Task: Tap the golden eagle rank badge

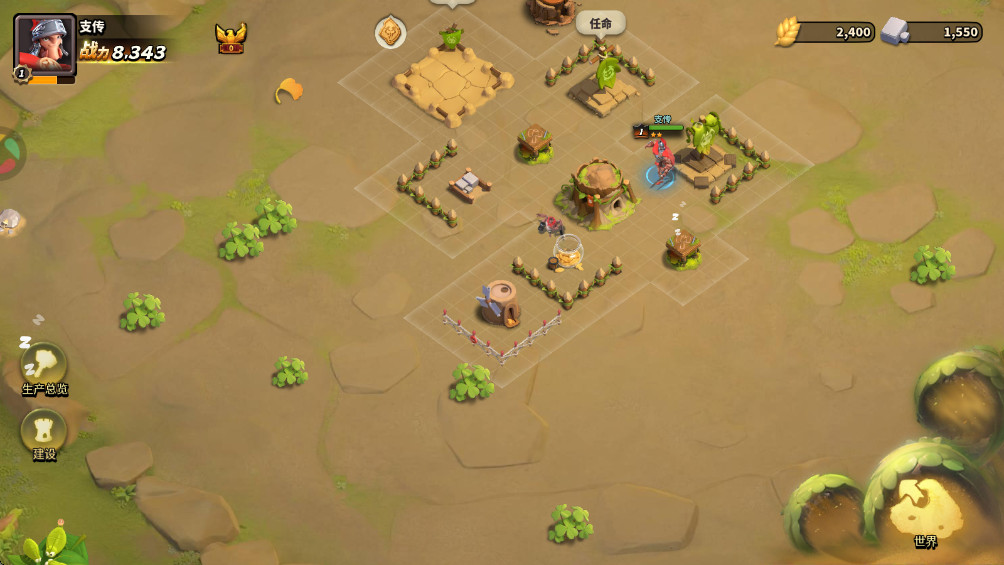Action: pyautogui.click(x=230, y=39)
